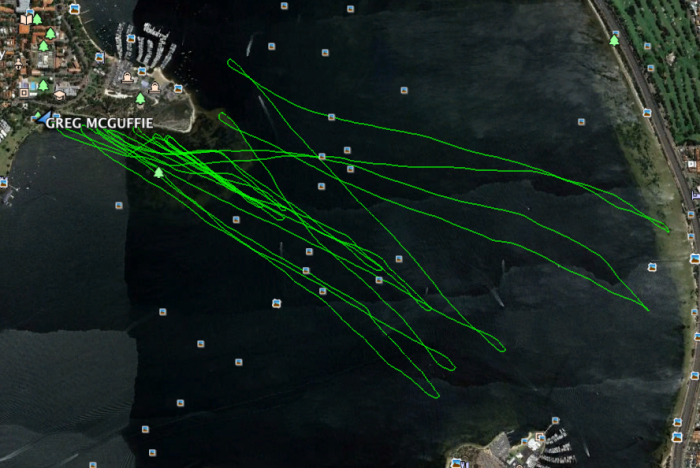Select the tree marker beside the eastern shore road
Viewport: 700px width, 468px height.
tap(614, 41)
